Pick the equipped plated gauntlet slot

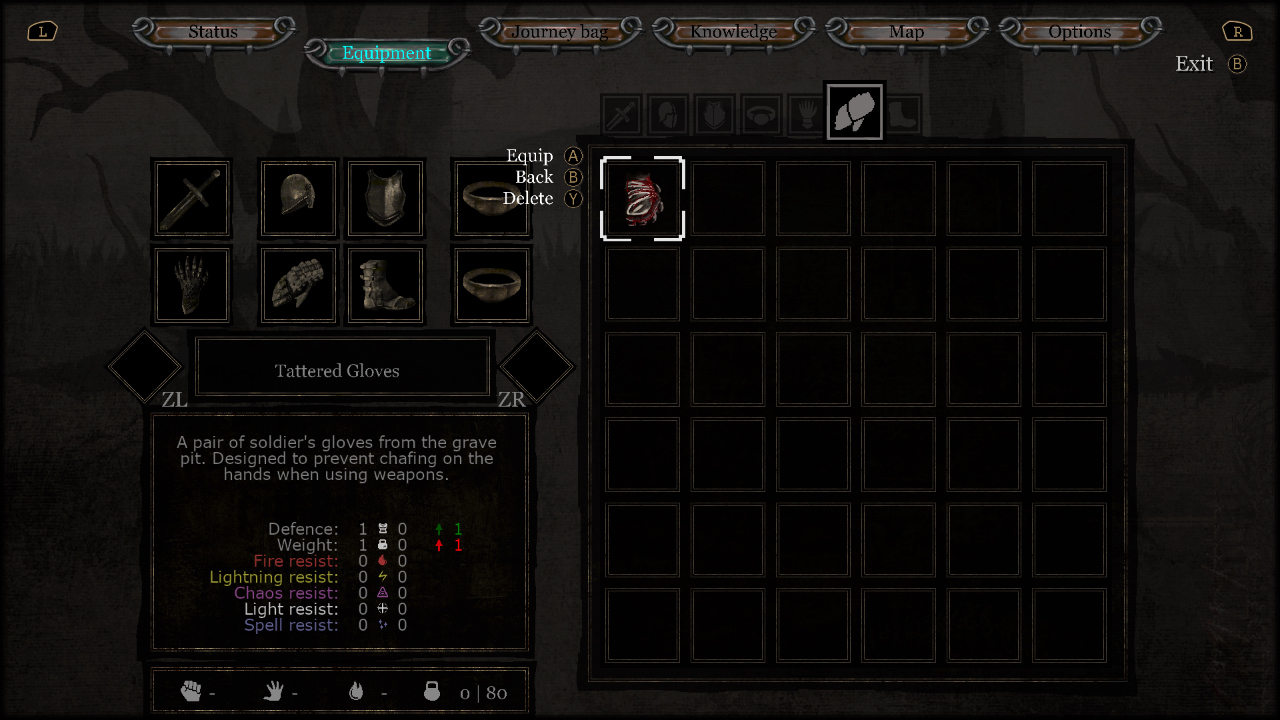pos(298,285)
